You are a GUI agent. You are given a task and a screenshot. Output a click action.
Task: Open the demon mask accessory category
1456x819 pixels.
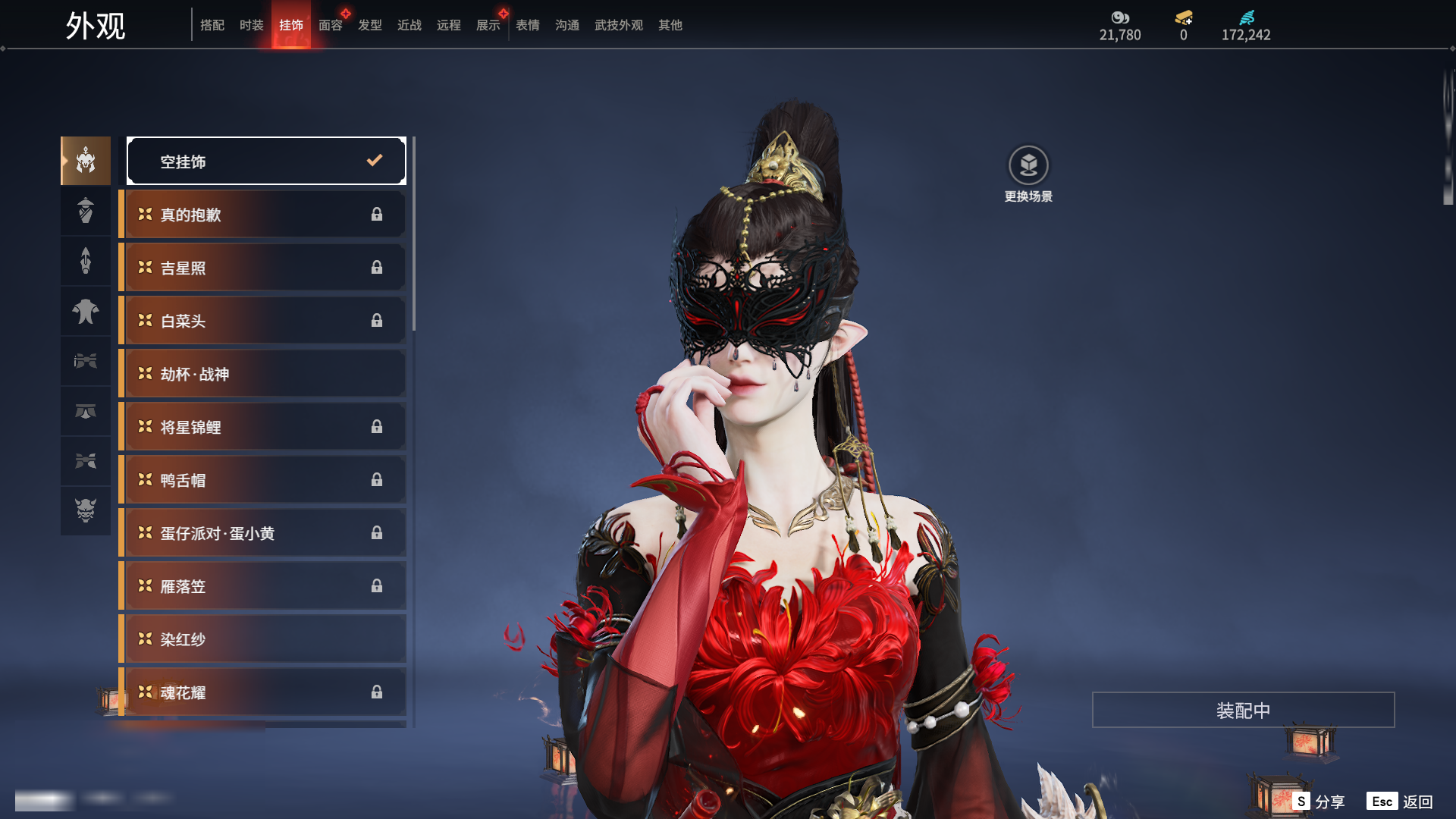coord(86,510)
